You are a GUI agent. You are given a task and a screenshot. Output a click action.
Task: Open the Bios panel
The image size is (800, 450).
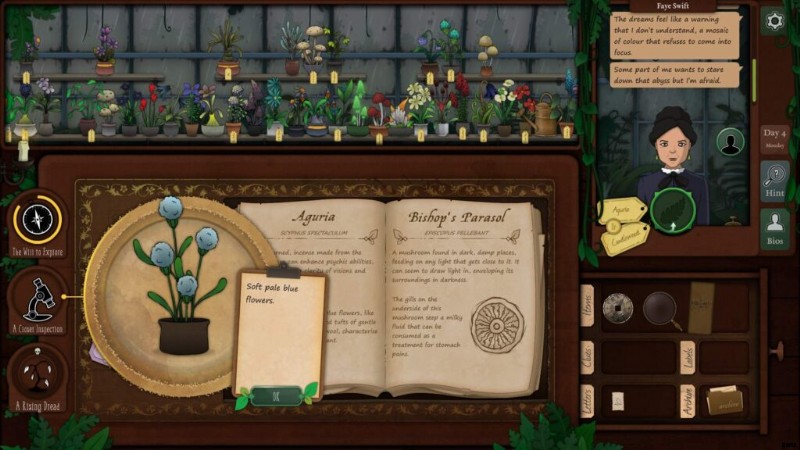774,229
